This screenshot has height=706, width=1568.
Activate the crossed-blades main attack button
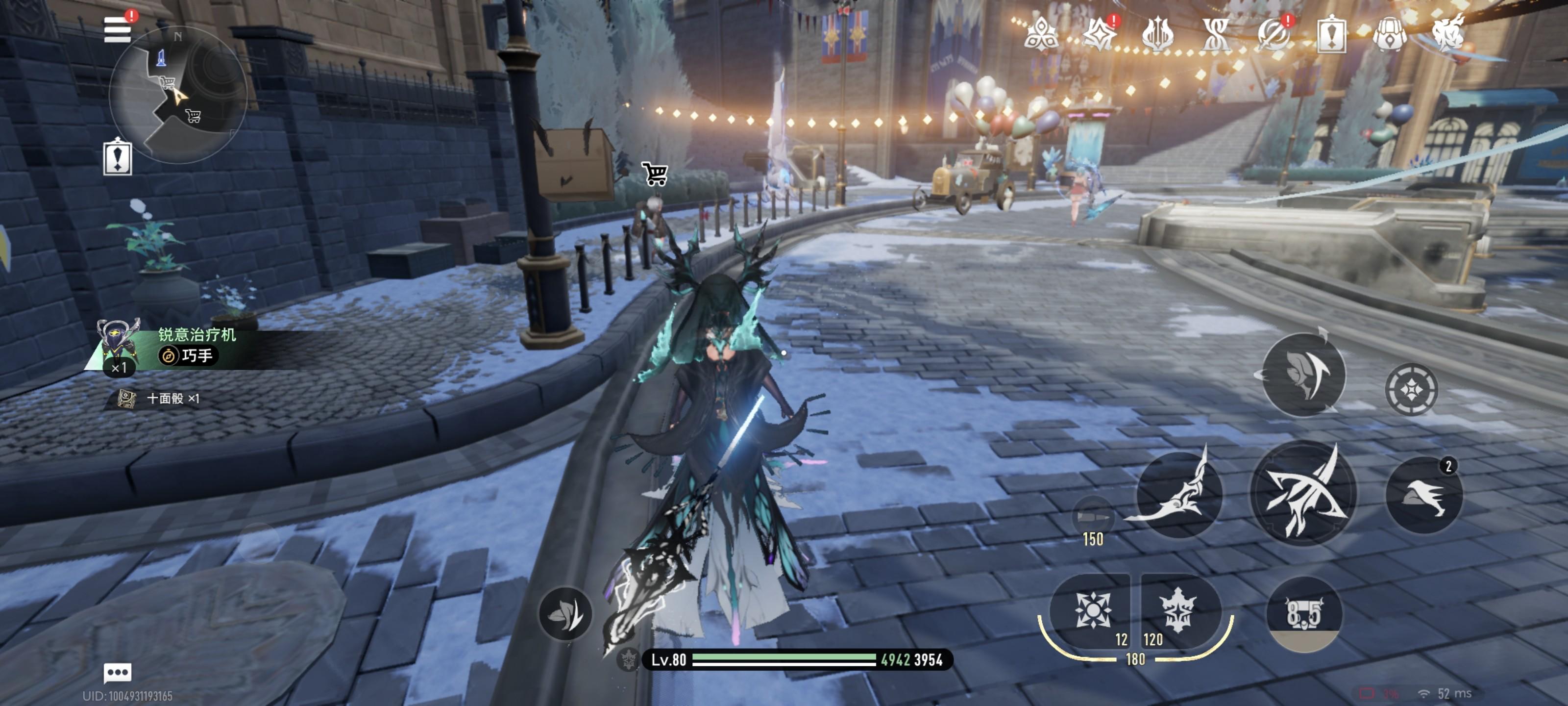(x=1303, y=492)
